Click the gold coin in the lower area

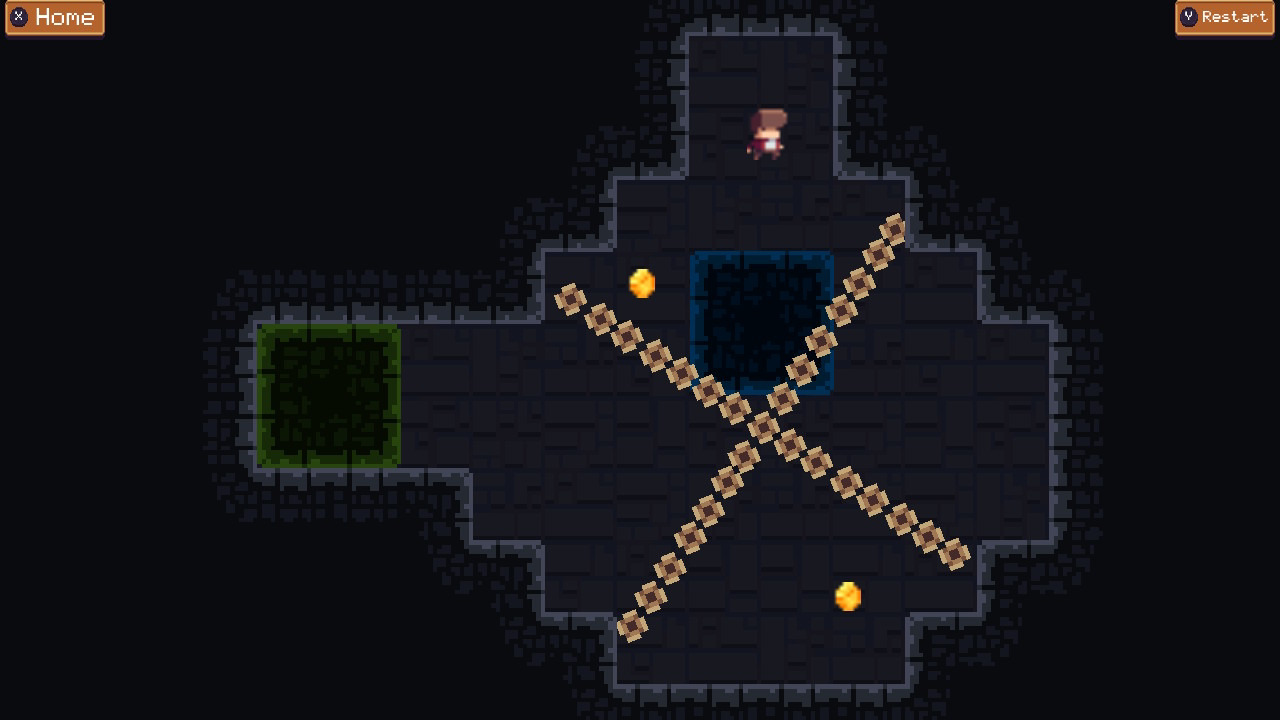[849, 596]
